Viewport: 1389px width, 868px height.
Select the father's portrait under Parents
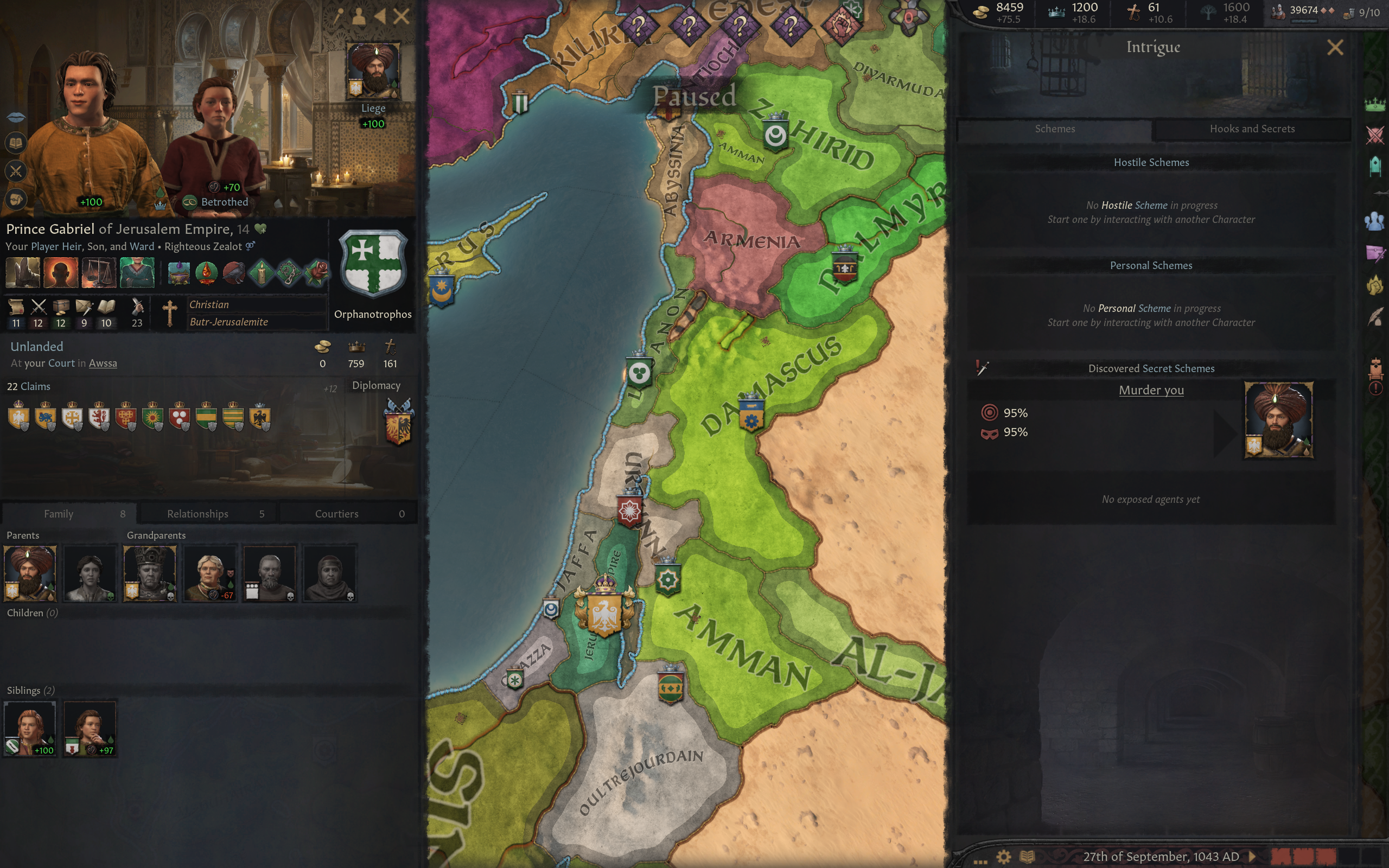[x=30, y=572]
